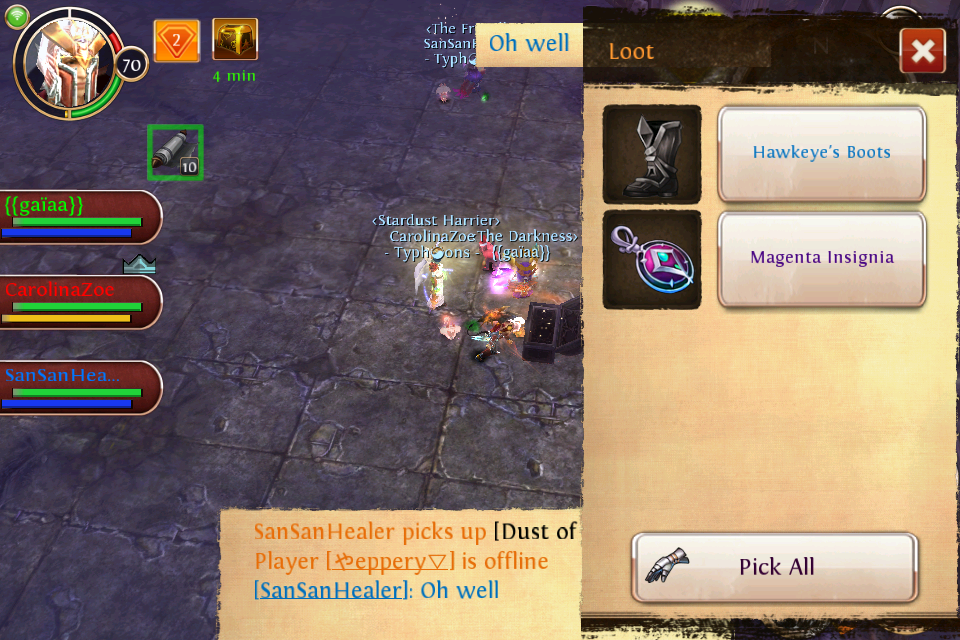Select party member SanSanHealer frame
Image resolution: width=960 pixels, height=640 pixels.
(x=78, y=387)
